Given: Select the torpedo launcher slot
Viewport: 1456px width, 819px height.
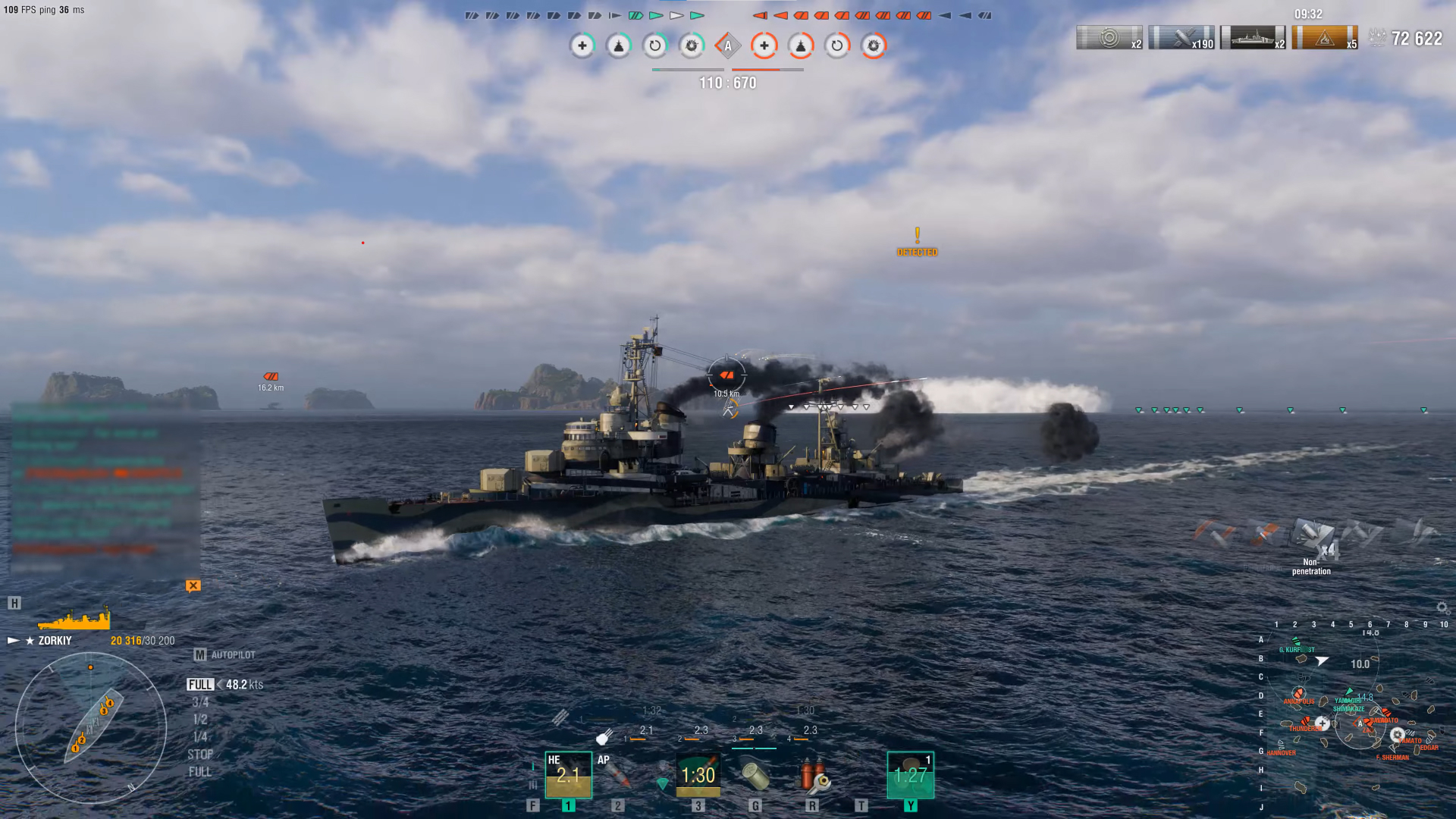Looking at the screenshot, I should 698,774.
